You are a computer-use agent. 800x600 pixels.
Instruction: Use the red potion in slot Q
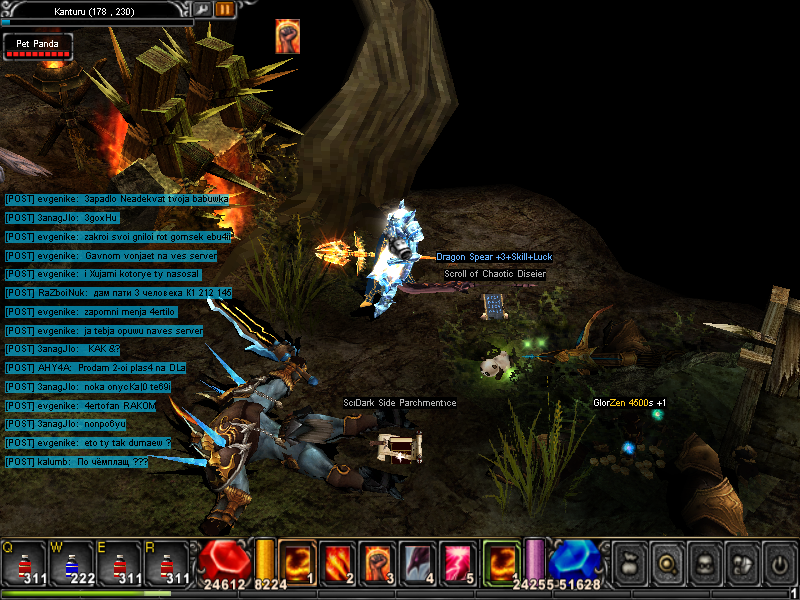[x=24, y=563]
